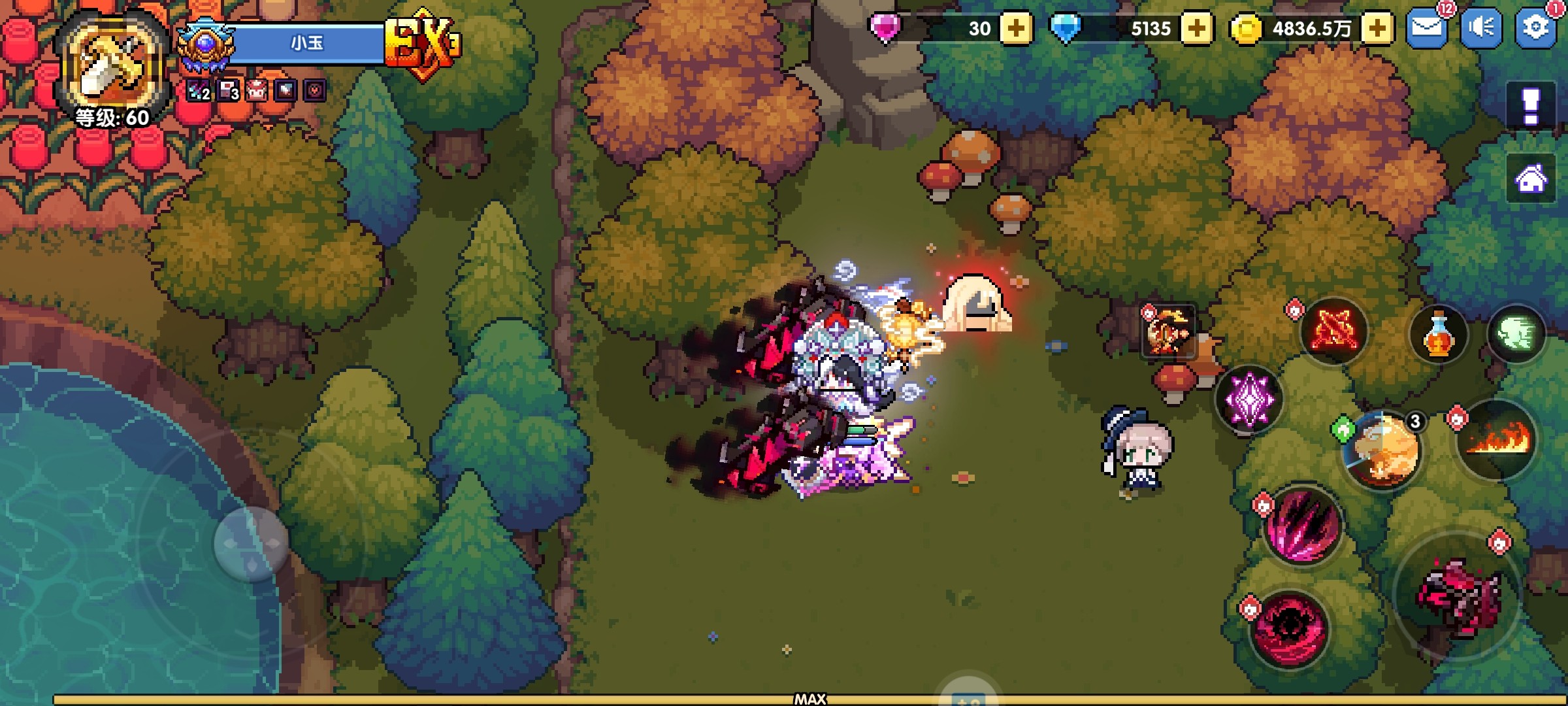The image size is (1568, 706).
Task: Add more pink gems
Action: tap(1016, 29)
